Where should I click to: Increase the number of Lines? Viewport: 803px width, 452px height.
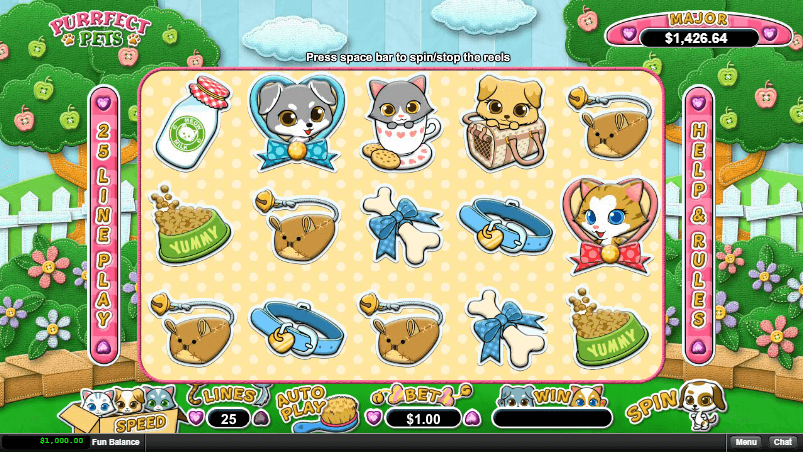[x=259, y=418]
